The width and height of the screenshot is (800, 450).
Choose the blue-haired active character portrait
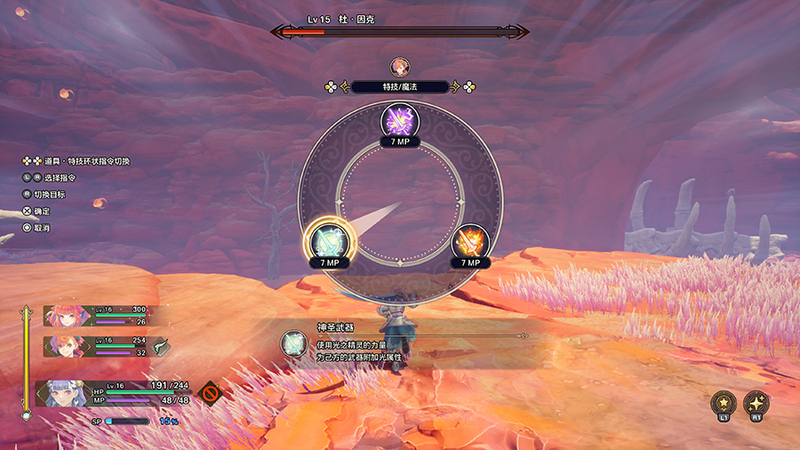(x=60, y=393)
